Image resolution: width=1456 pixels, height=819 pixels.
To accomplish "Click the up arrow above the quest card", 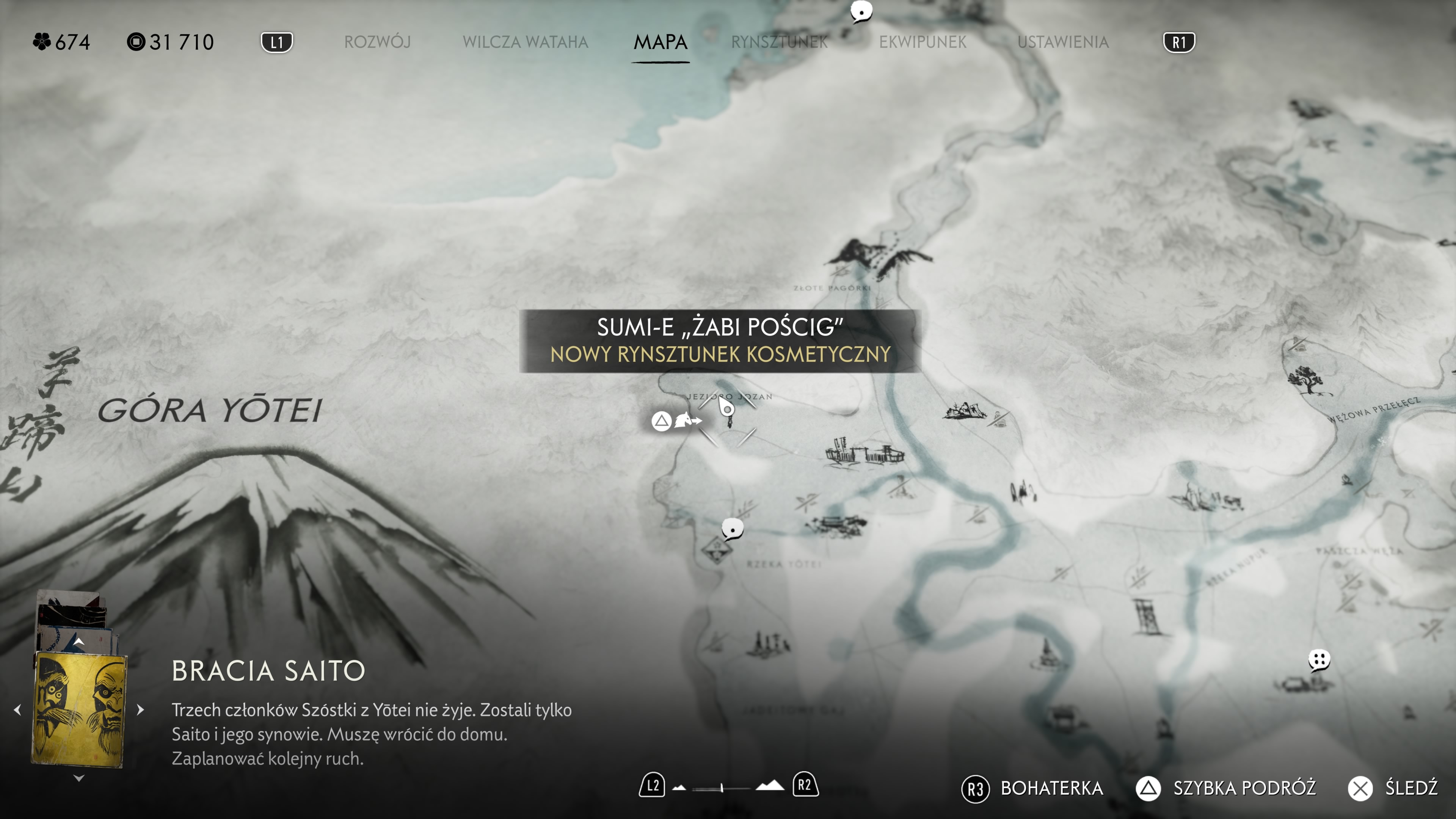I will (x=79, y=642).
